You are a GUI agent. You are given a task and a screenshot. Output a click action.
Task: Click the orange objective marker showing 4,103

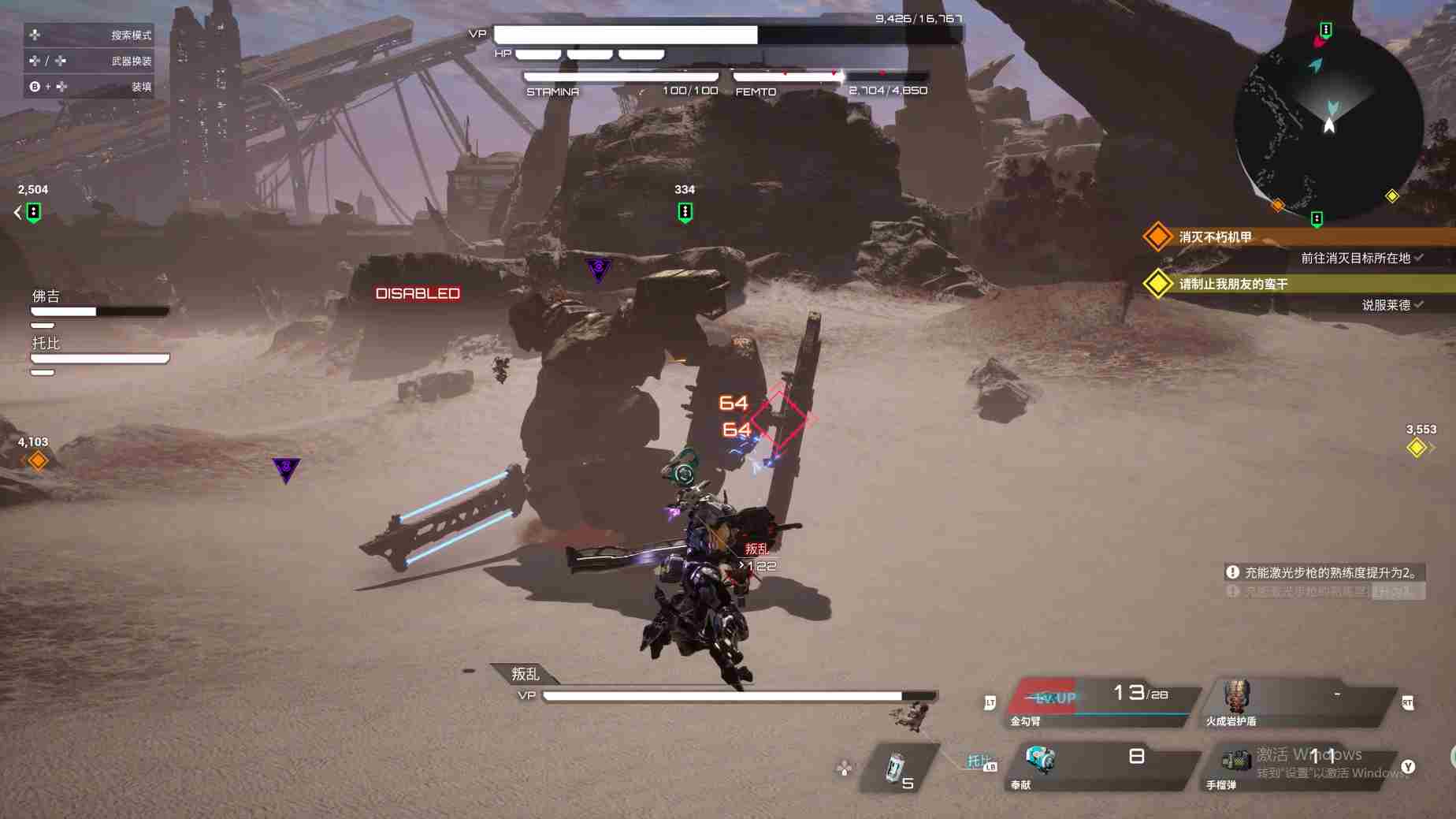pyautogui.click(x=37, y=460)
